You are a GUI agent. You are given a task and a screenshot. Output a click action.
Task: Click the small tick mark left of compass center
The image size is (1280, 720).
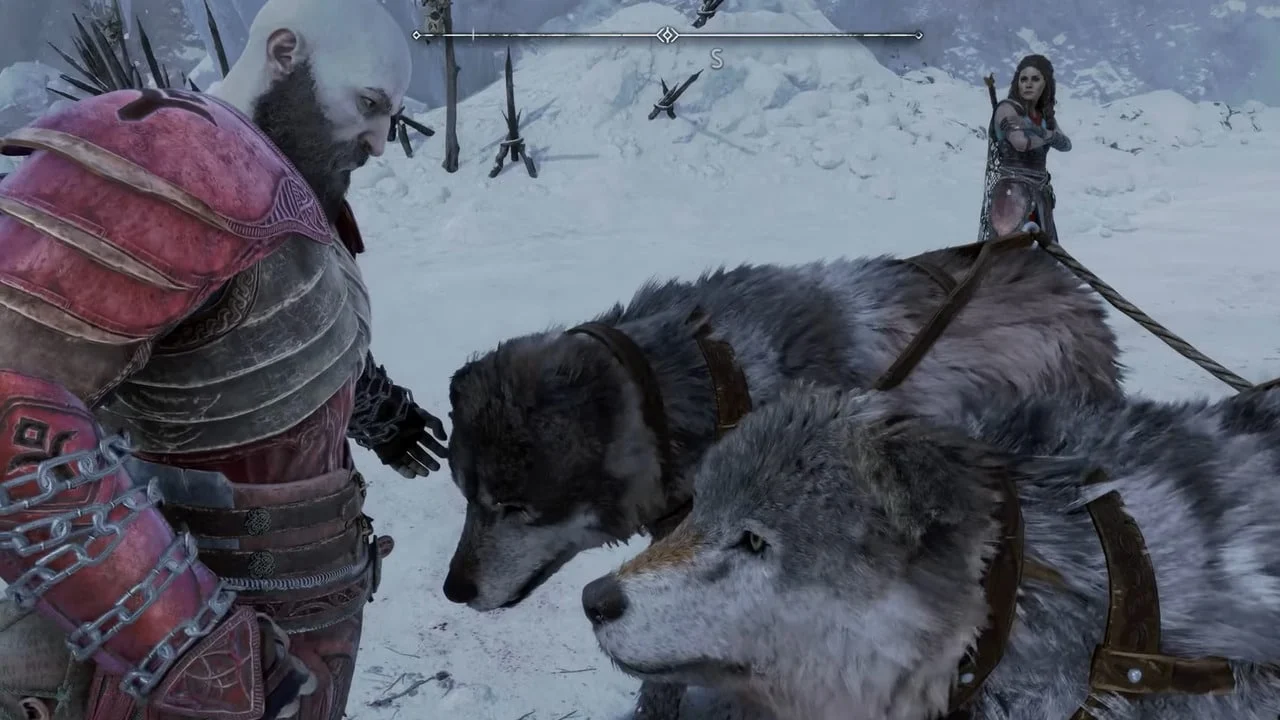(472, 33)
